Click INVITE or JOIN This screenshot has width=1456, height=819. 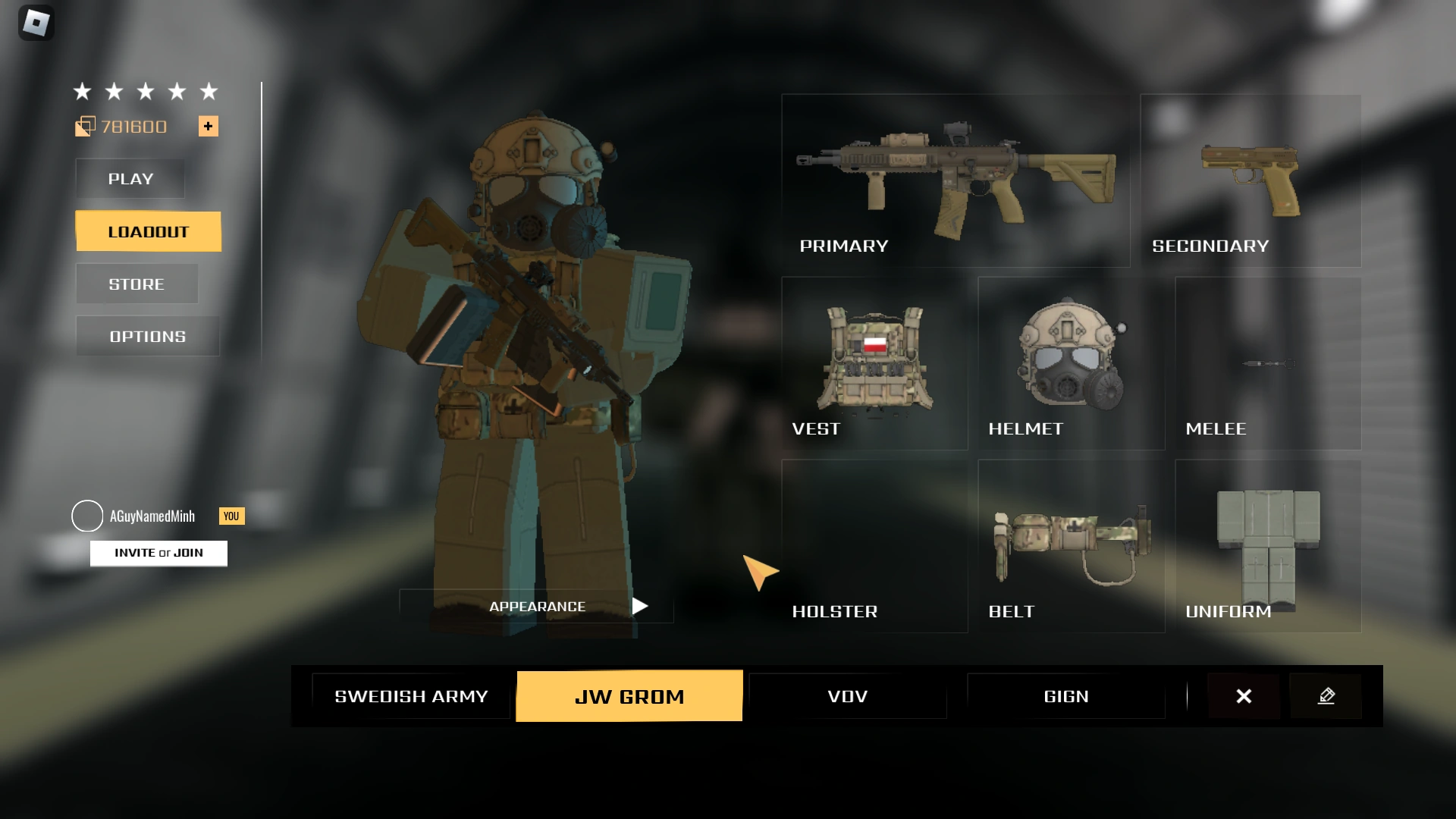tap(158, 553)
